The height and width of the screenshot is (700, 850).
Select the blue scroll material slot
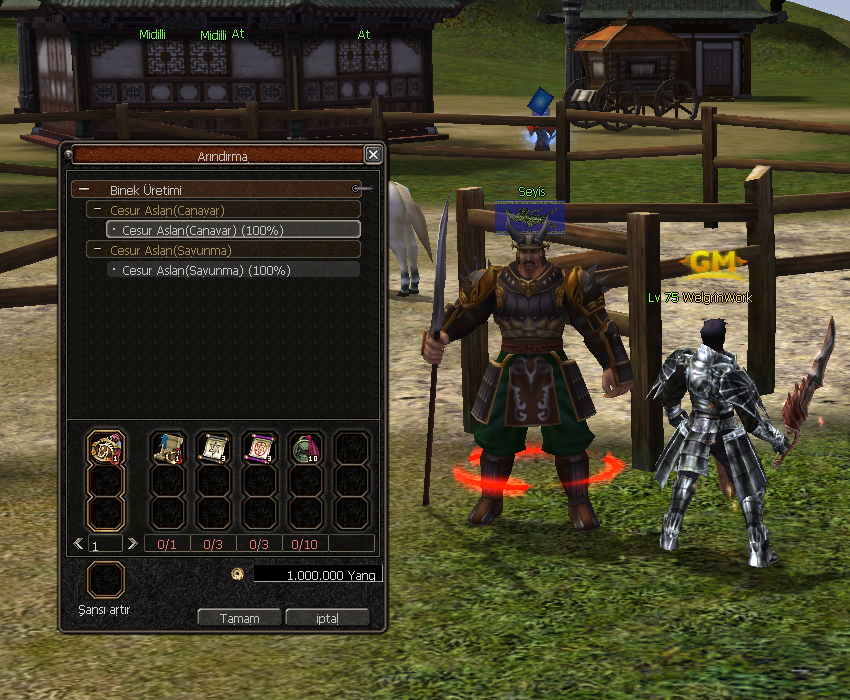pyautogui.click(x=168, y=448)
